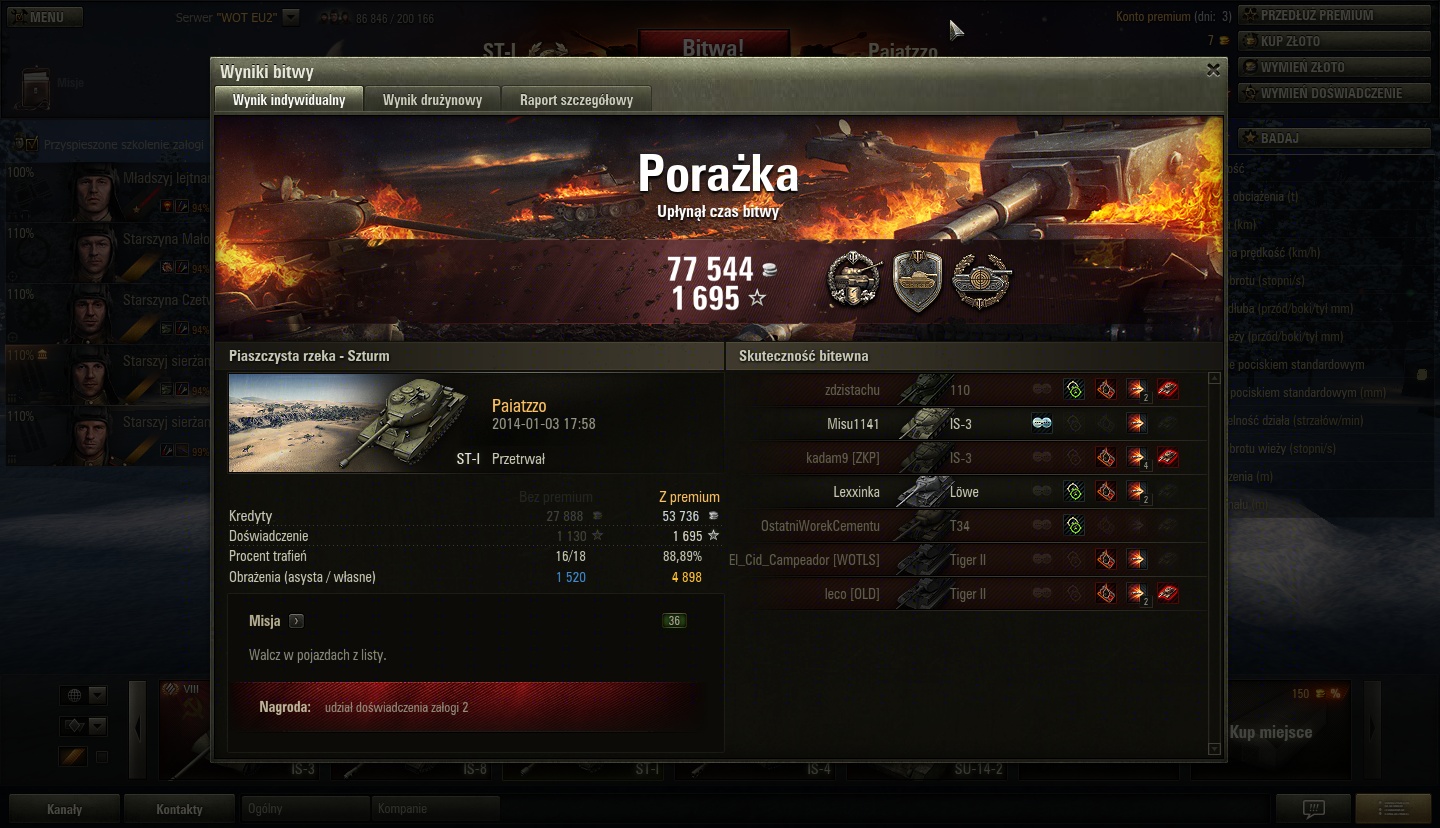1440x828 pixels.
Task: Expand the Misja details arrow
Action: (x=296, y=621)
